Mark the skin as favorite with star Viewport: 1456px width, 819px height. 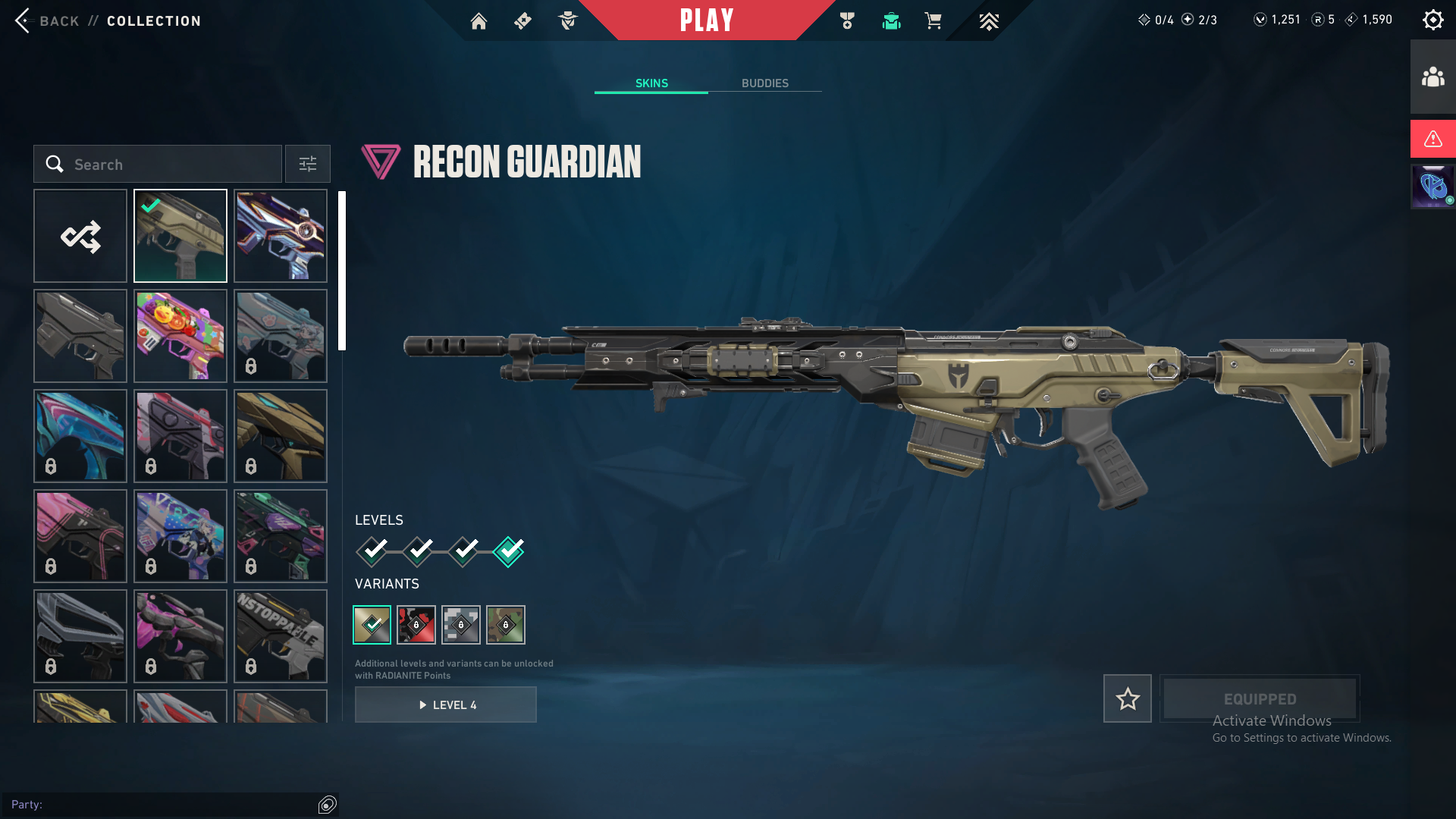tap(1128, 698)
